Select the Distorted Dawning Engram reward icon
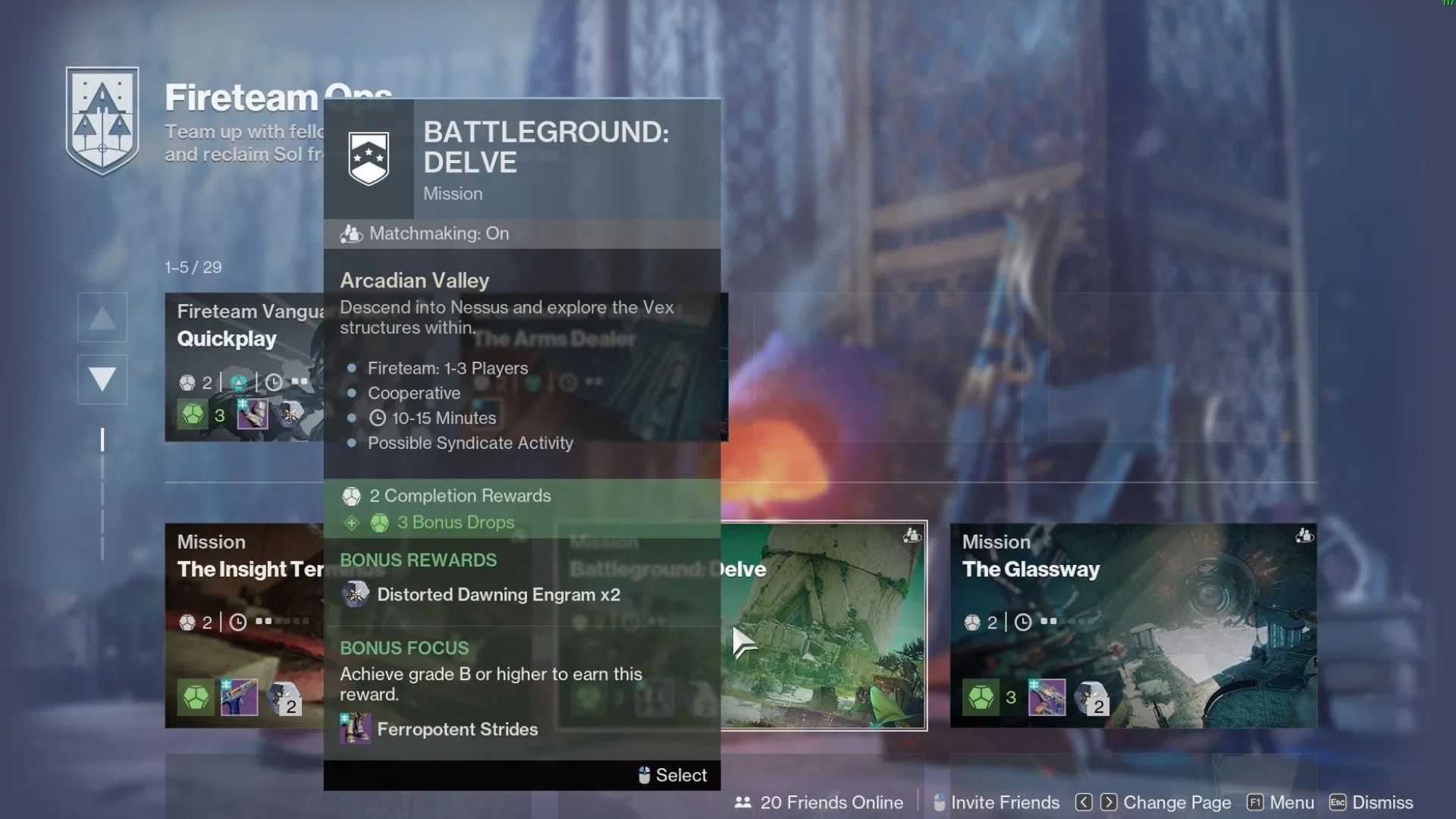The width and height of the screenshot is (1456, 819). click(354, 595)
